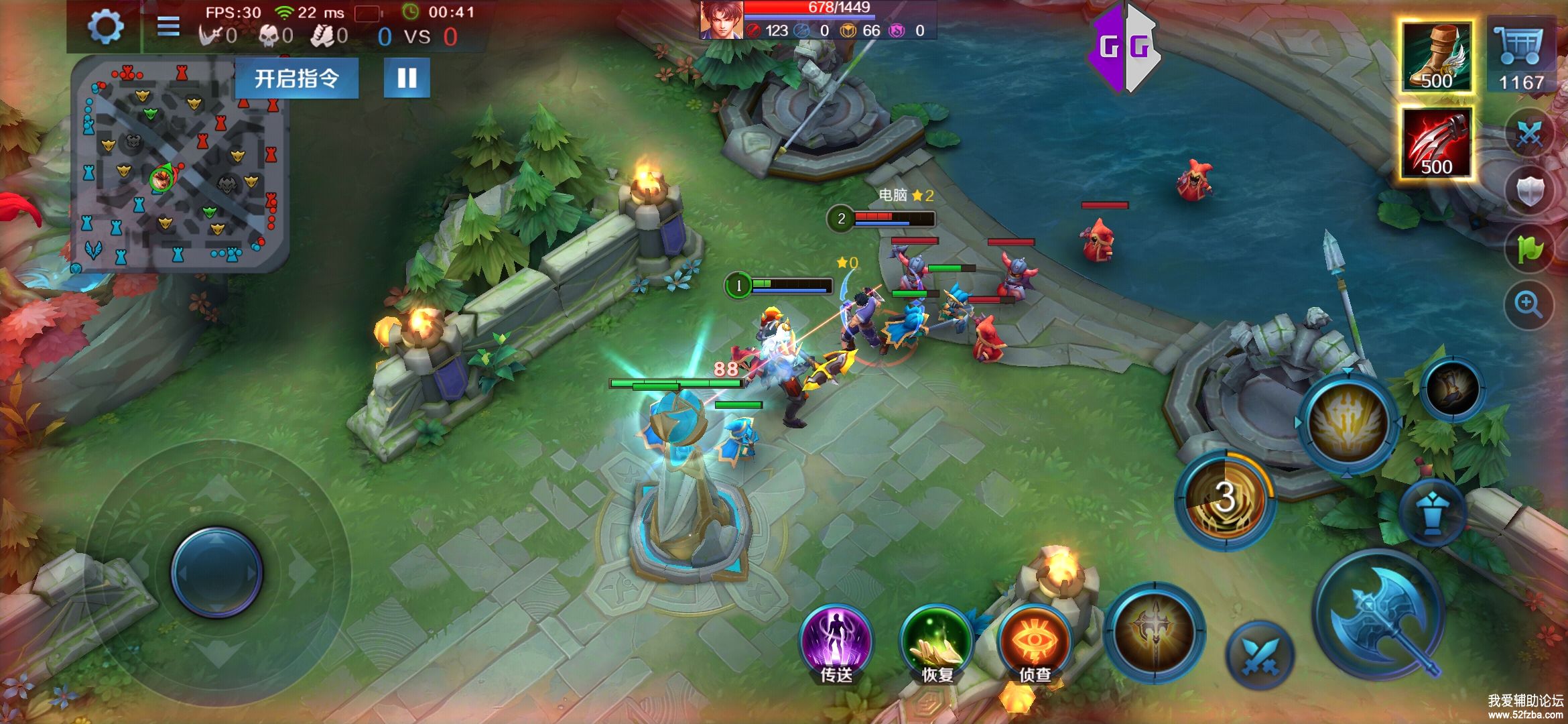Screen dimensions: 1568x724
Task: Pause the game with the pause button
Action: 407,78
